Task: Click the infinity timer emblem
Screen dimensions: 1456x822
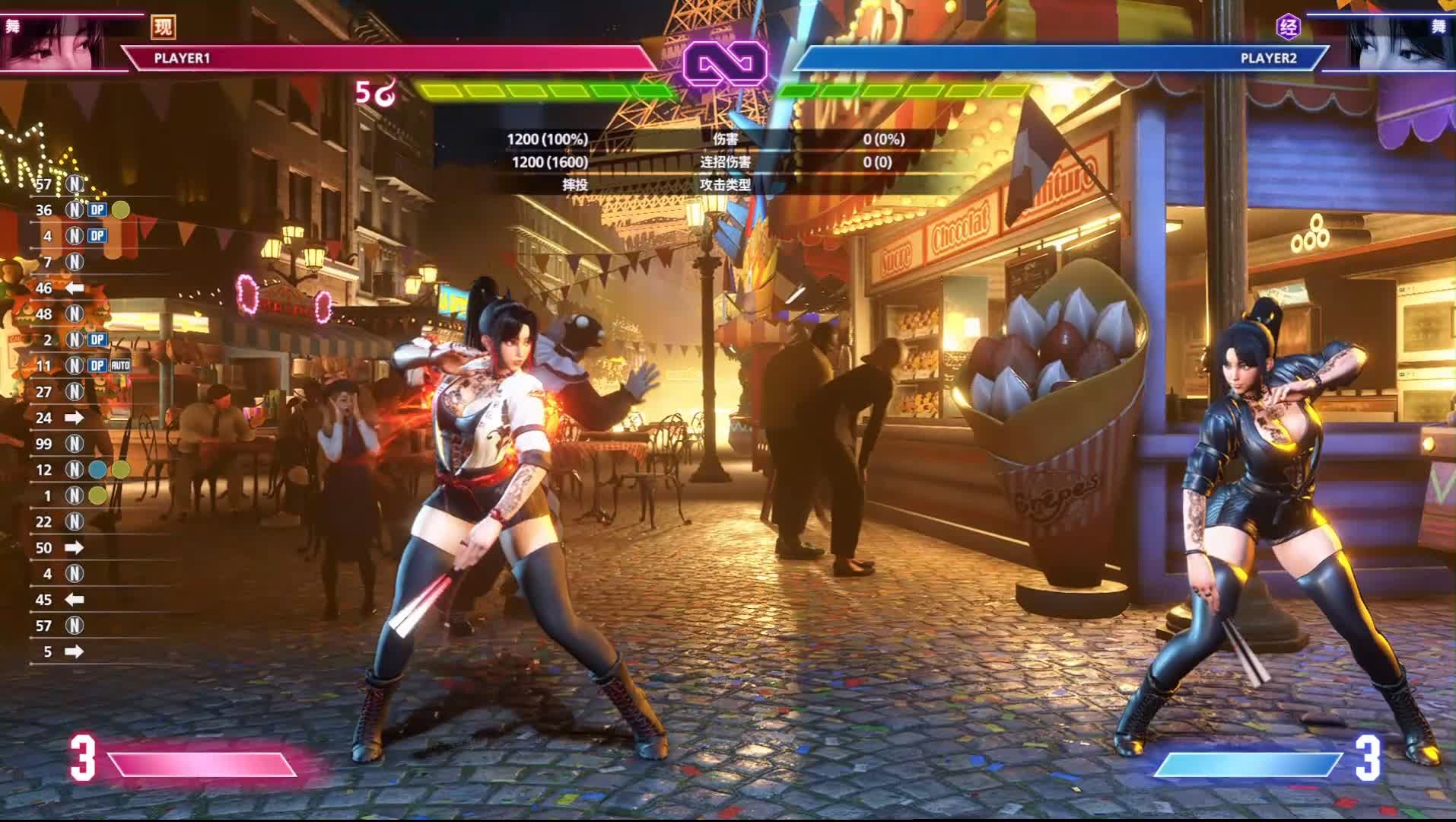Action: (725, 62)
